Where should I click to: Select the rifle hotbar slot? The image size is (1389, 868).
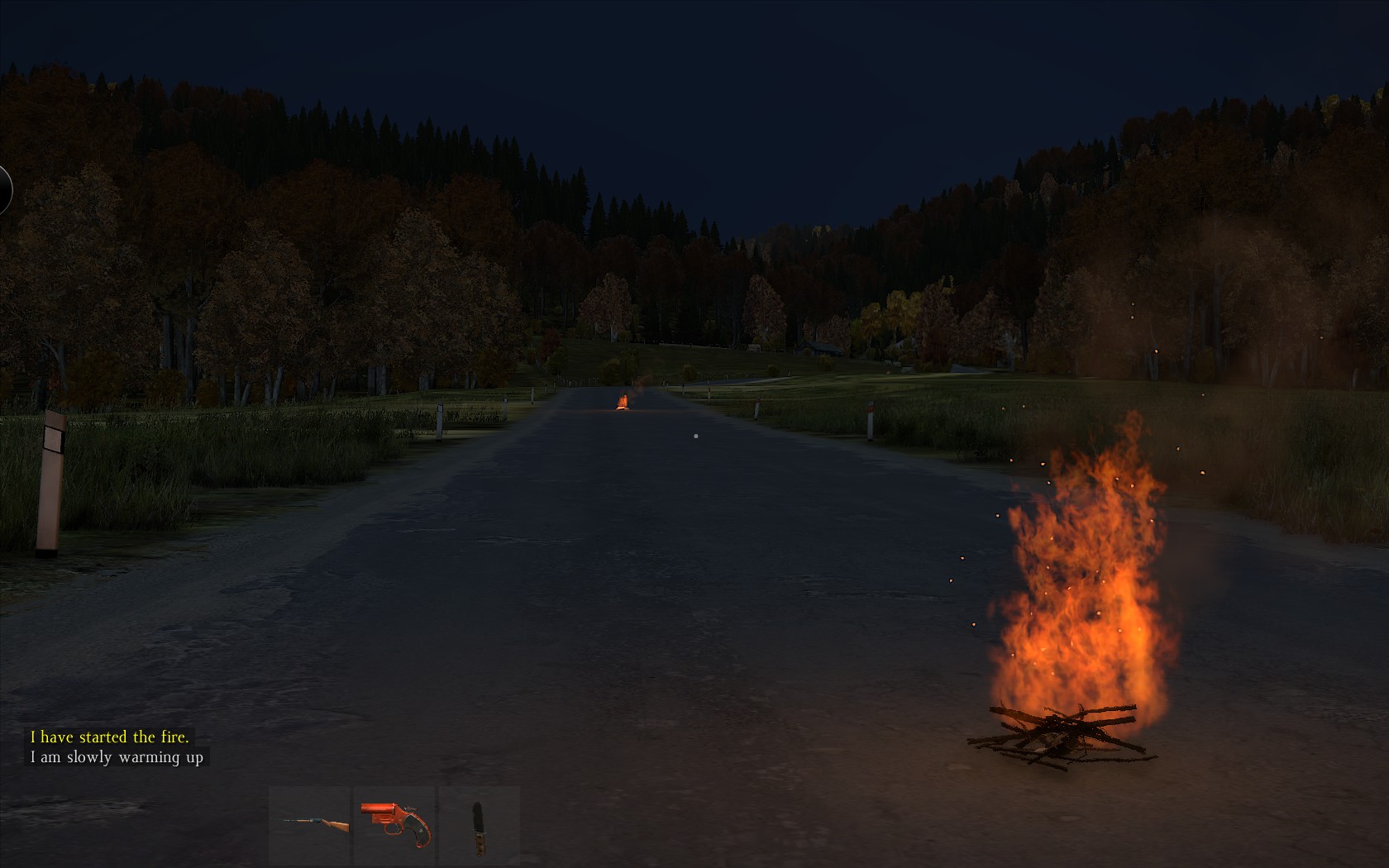(310, 823)
